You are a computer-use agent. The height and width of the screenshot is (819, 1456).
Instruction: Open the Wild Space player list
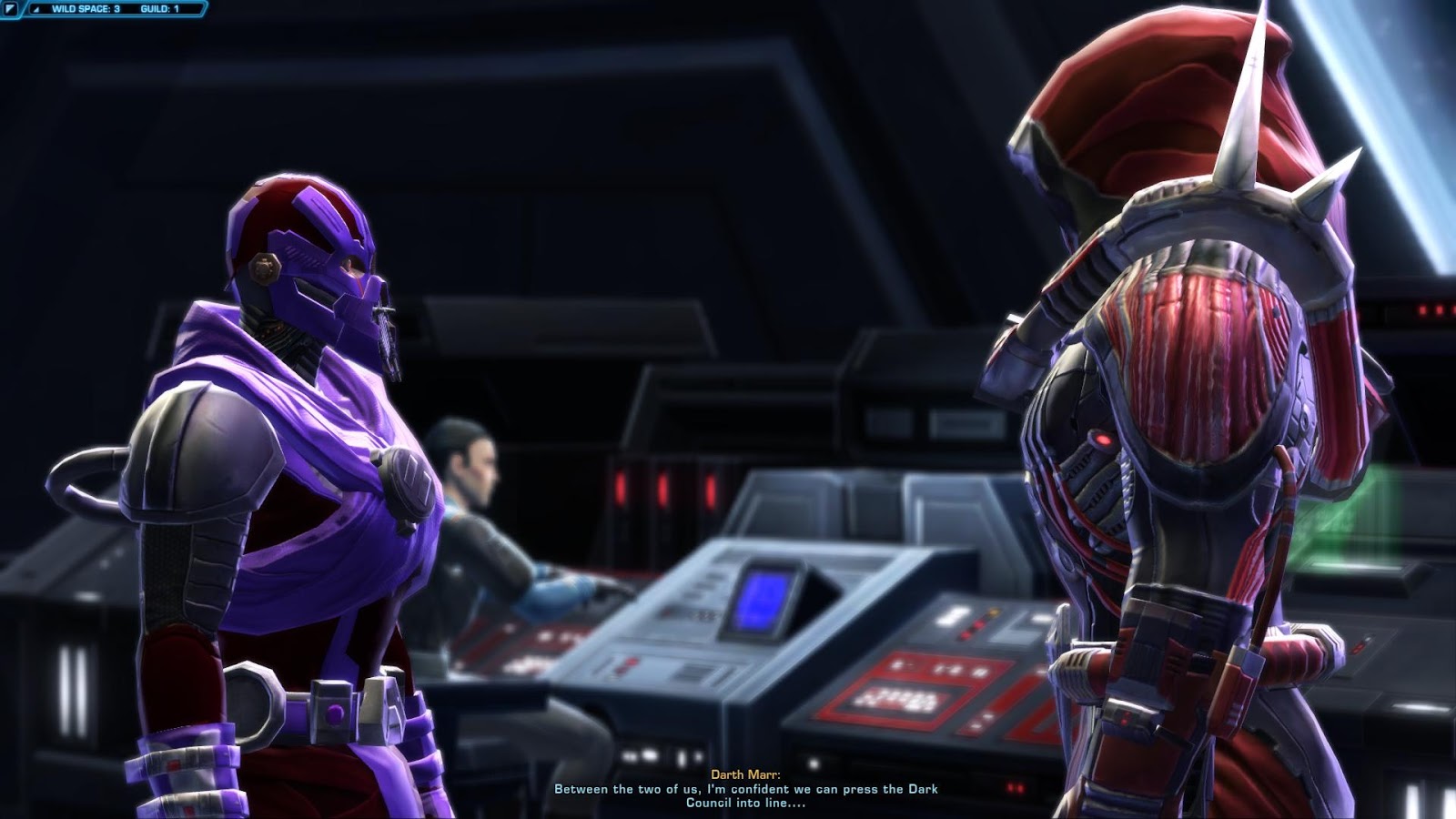(85, 9)
